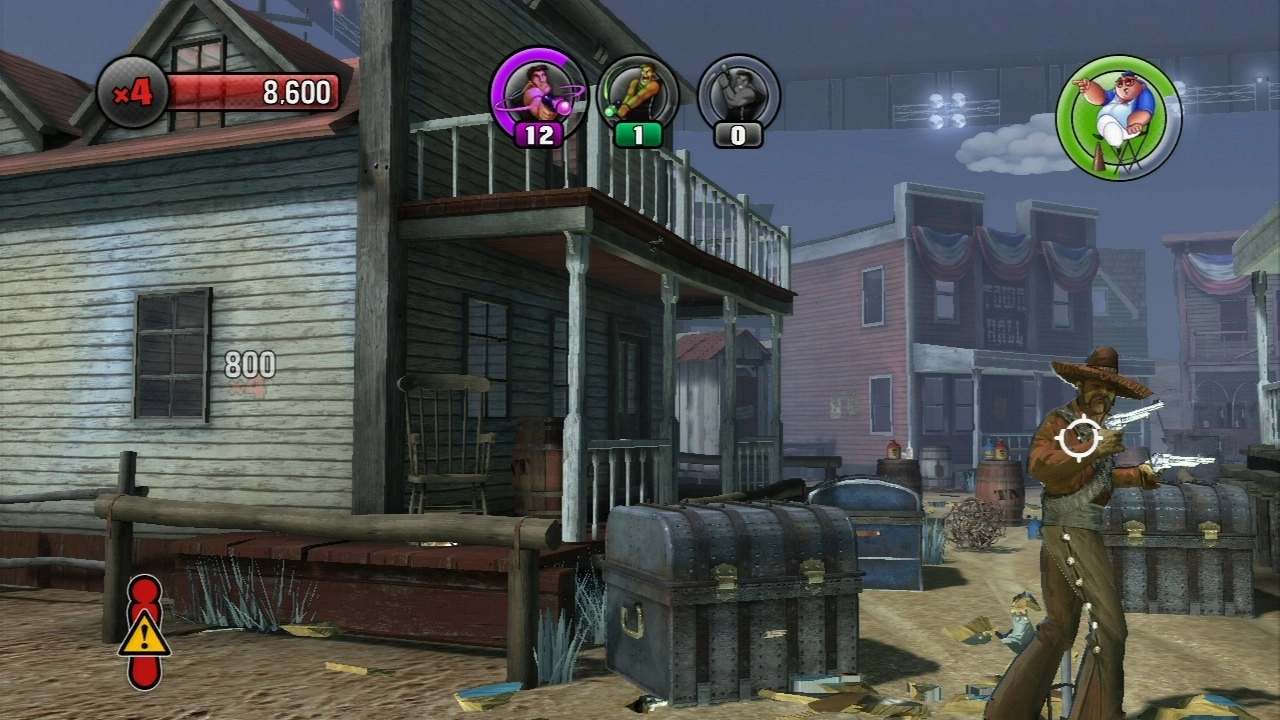Click the yellow warning triangle indicator
The height and width of the screenshot is (720, 1280).
point(144,632)
